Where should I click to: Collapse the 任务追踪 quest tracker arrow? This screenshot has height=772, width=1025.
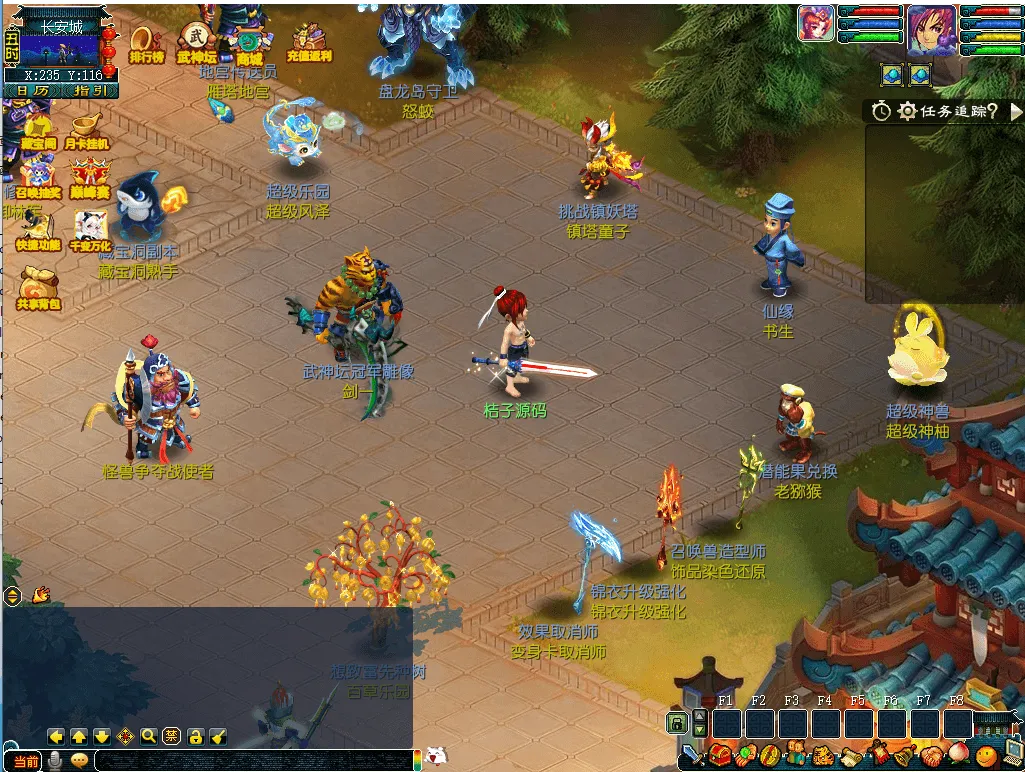click(x=1016, y=112)
